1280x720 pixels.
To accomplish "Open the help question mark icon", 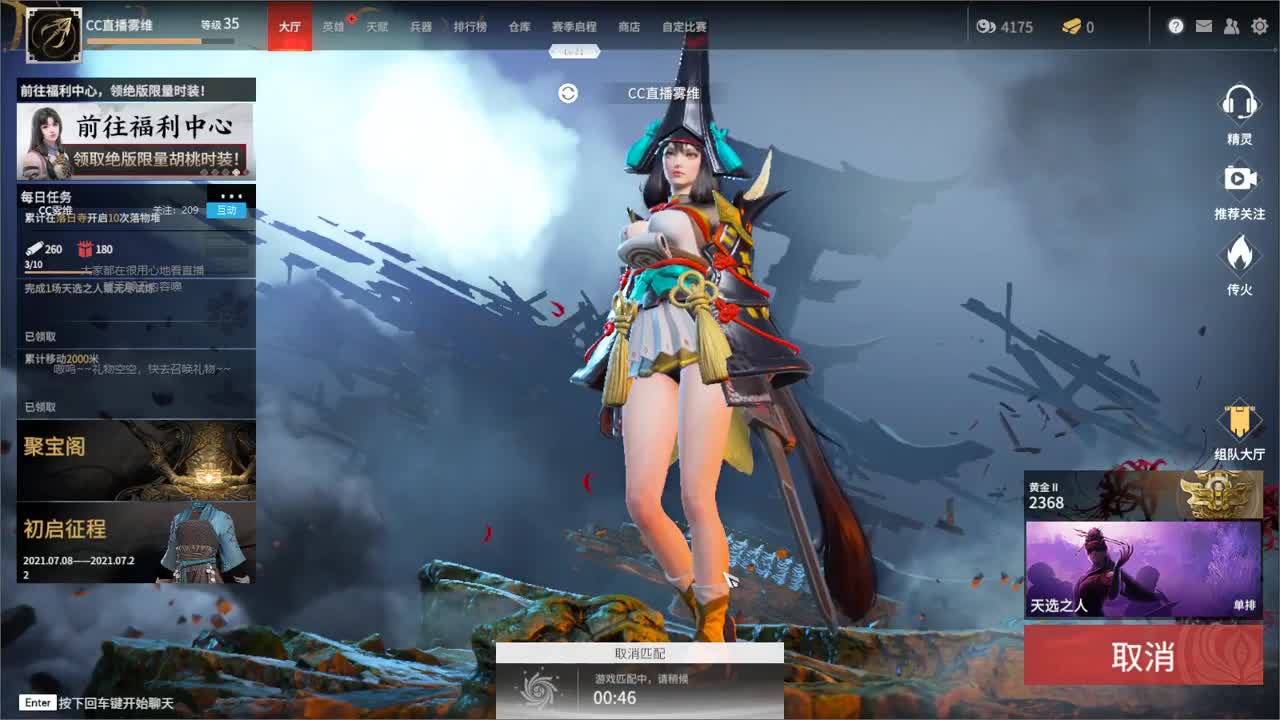I will (1177, 26).
